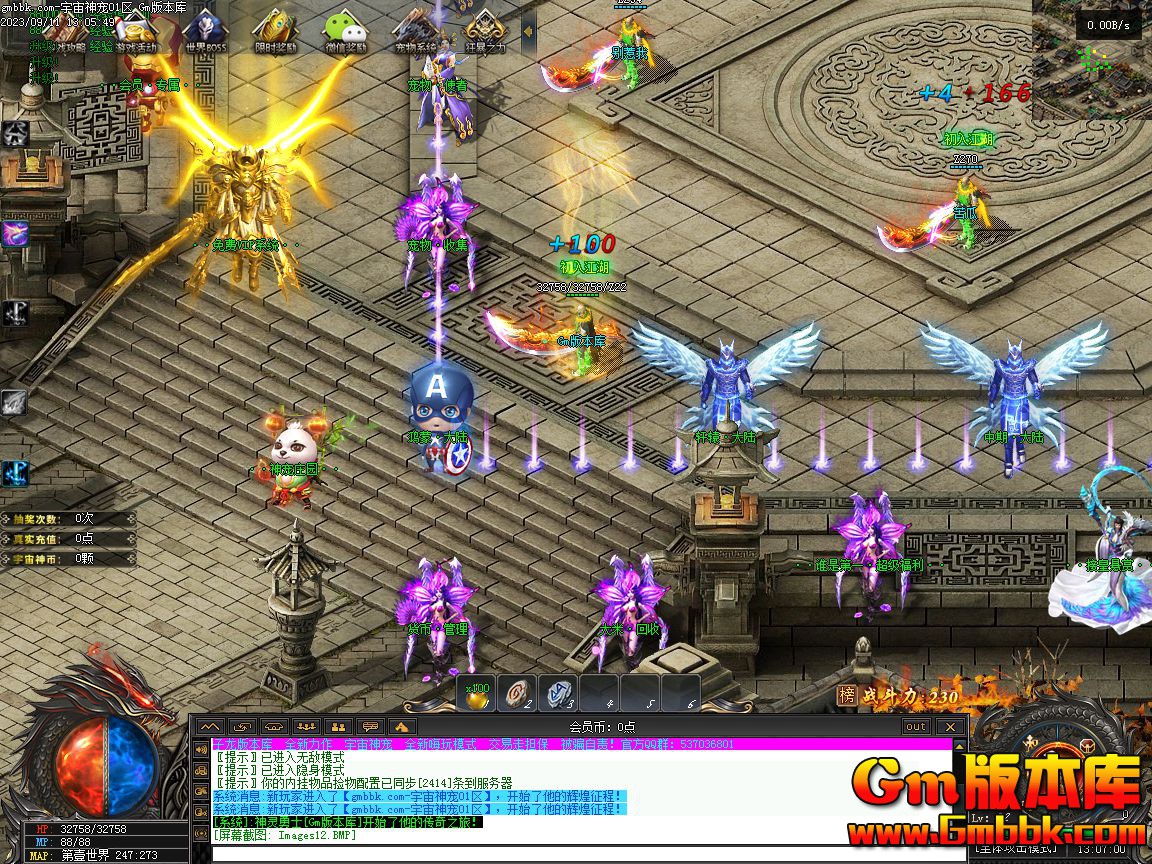Screen dimensions: 1152x864
Task: Open the 宠物系统 pet system
Action: pyautogui.click(x=415, y=30)
